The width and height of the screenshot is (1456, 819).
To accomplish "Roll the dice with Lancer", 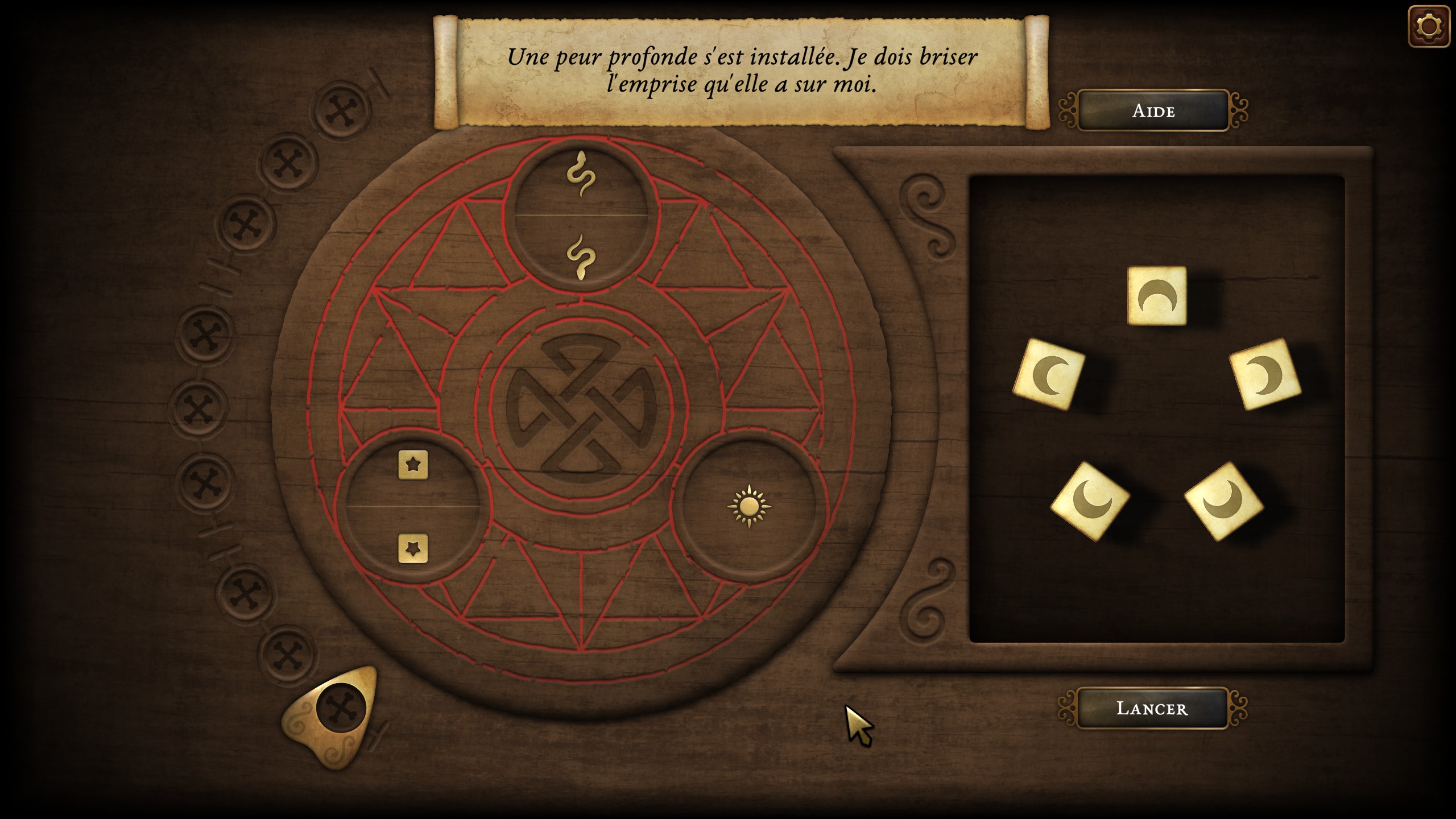I will [1152, 708].
